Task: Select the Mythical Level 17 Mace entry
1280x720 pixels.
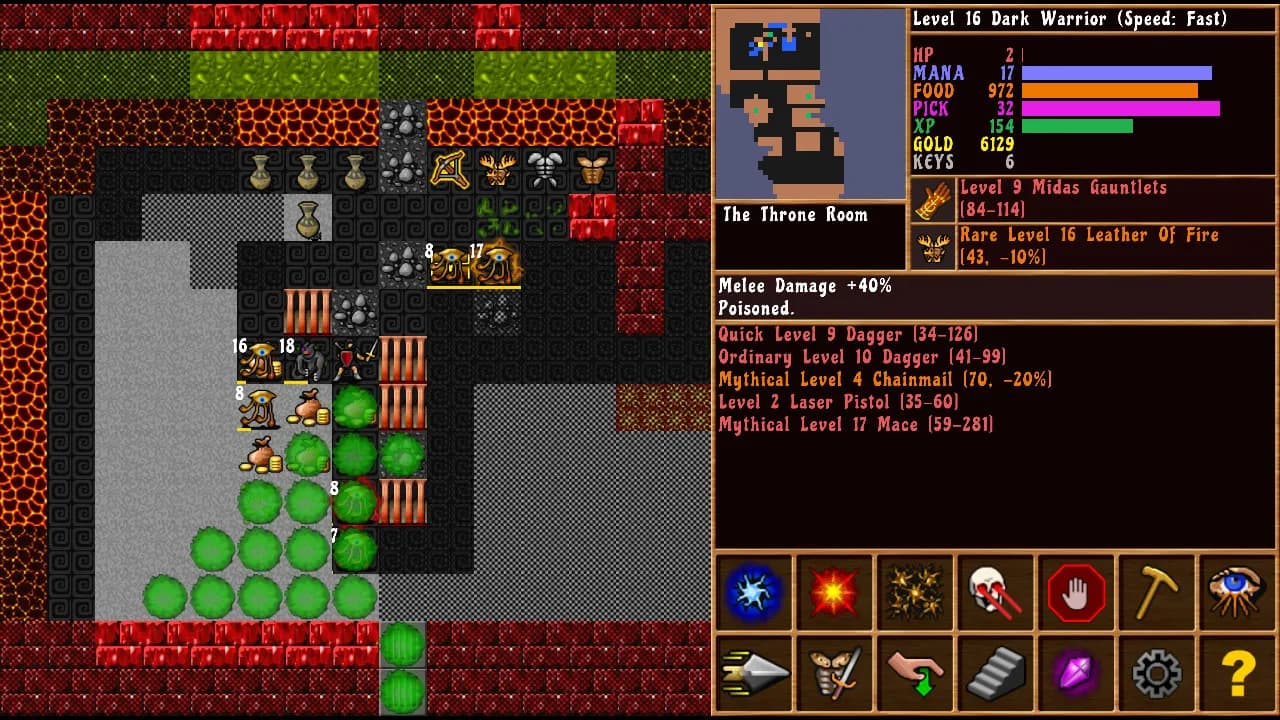Action: pos(856,425)
